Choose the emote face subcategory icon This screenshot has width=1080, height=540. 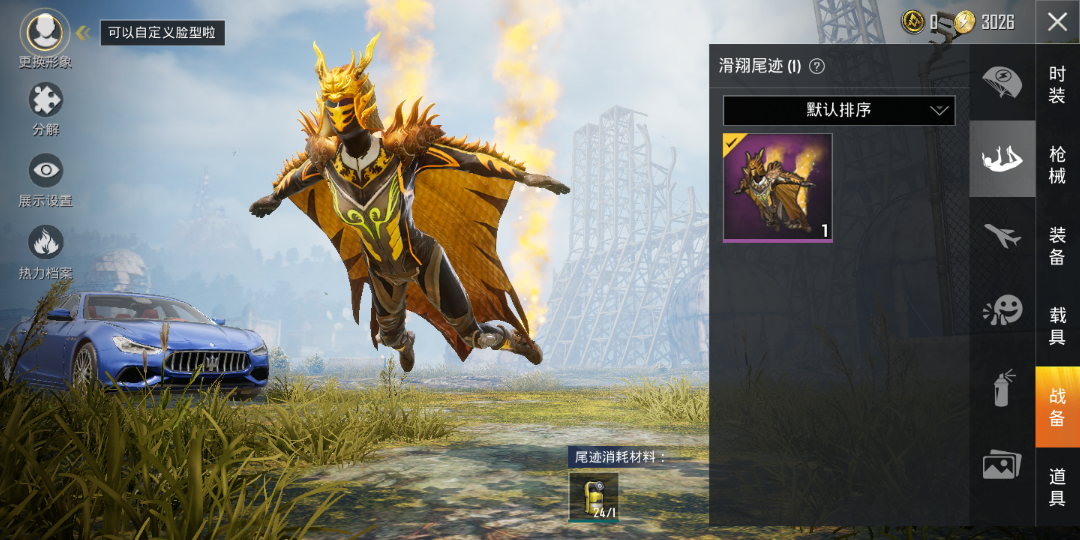[x=1002, y=311]
